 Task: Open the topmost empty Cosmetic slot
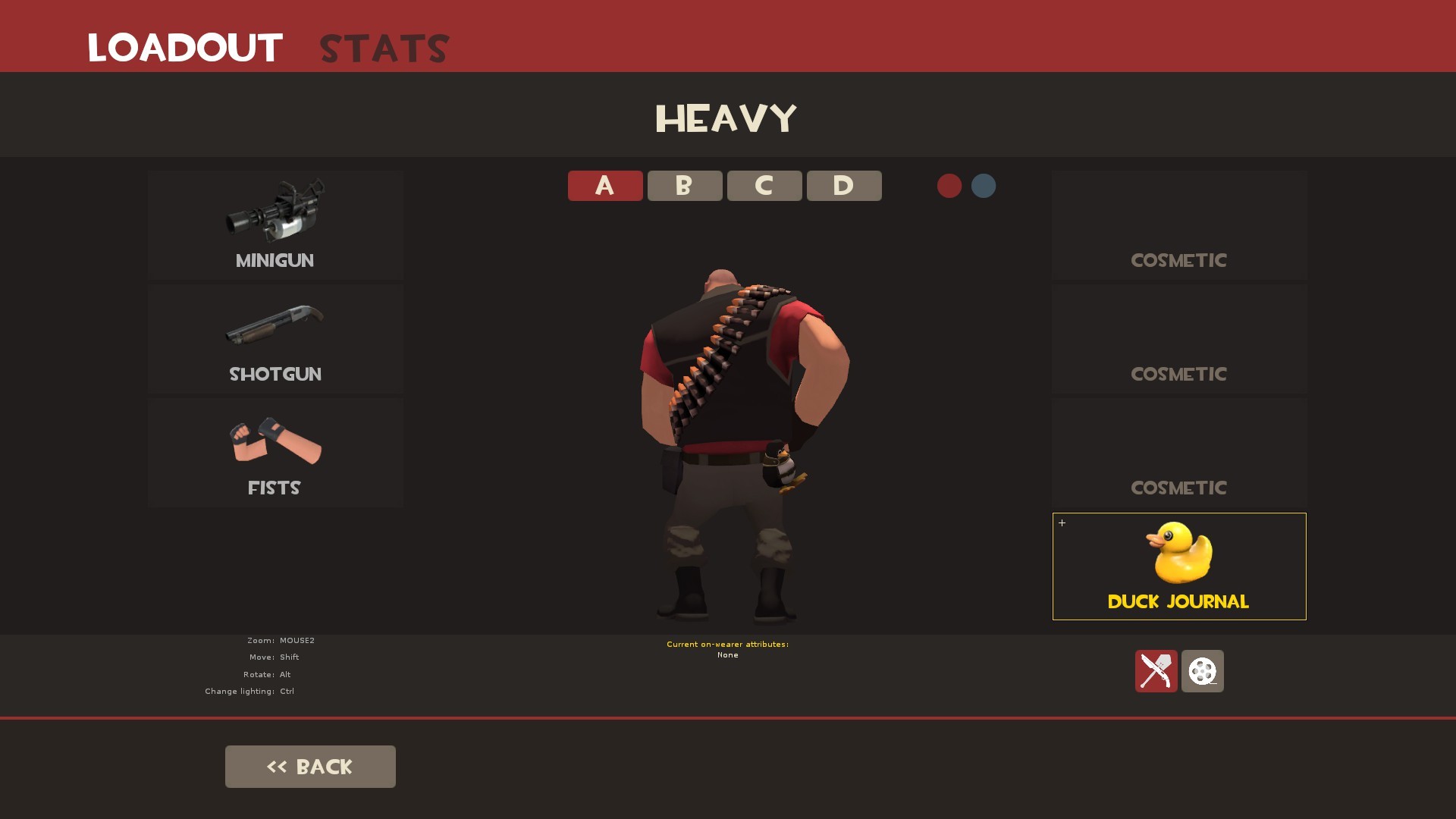[1178, 225]
